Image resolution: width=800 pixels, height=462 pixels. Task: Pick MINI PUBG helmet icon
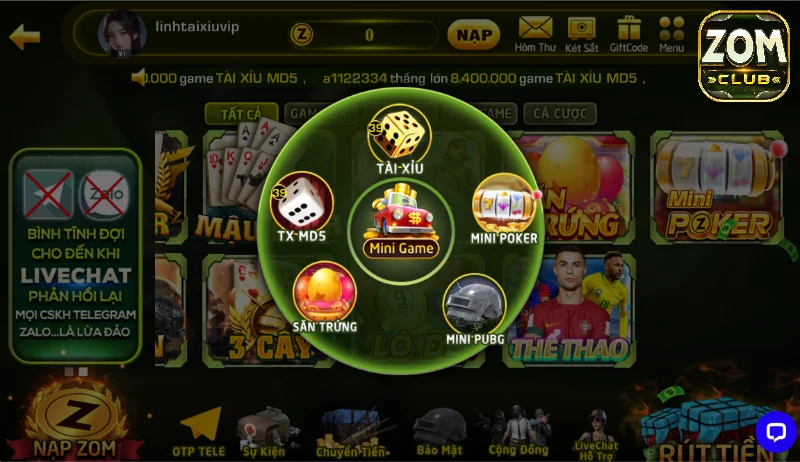point(474,306)
